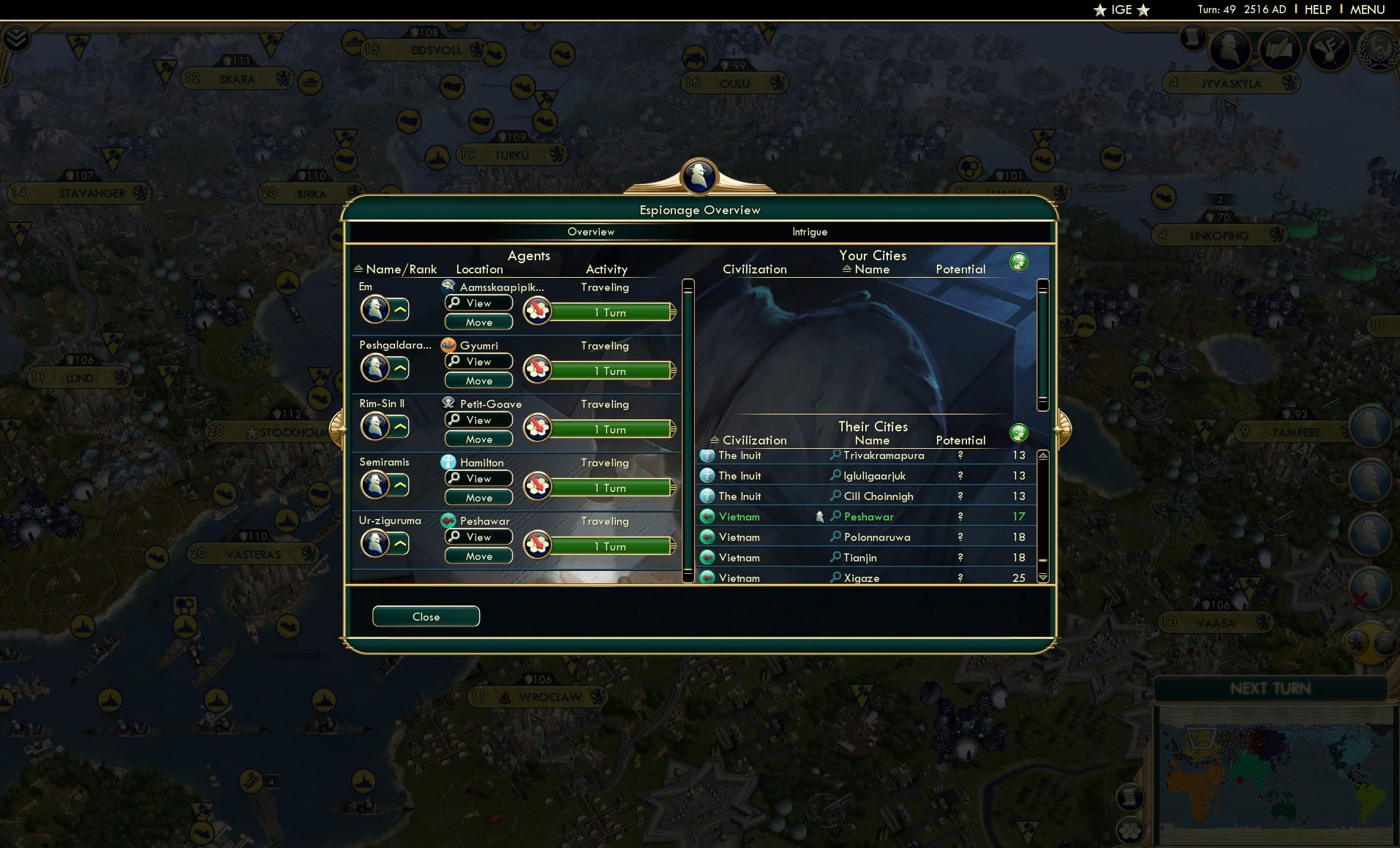Toggle the globe icon above Your Cities
Screen dimensions: 1400x848
coord(1020,261)
